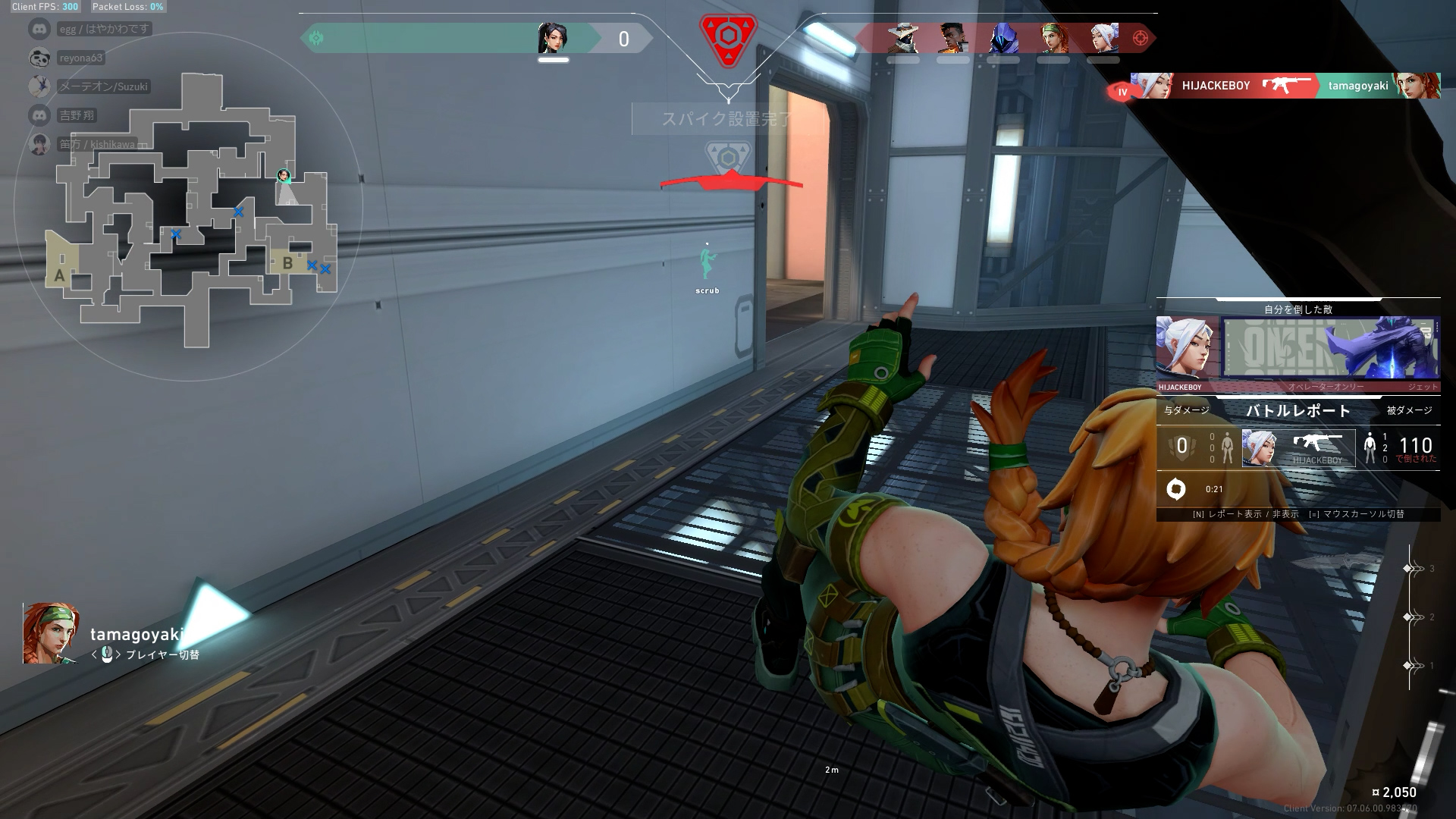Viewport: 1456px width, 819px height.
Task: Select Omen's portrait in the top team bar
Action: (1003, 38)
